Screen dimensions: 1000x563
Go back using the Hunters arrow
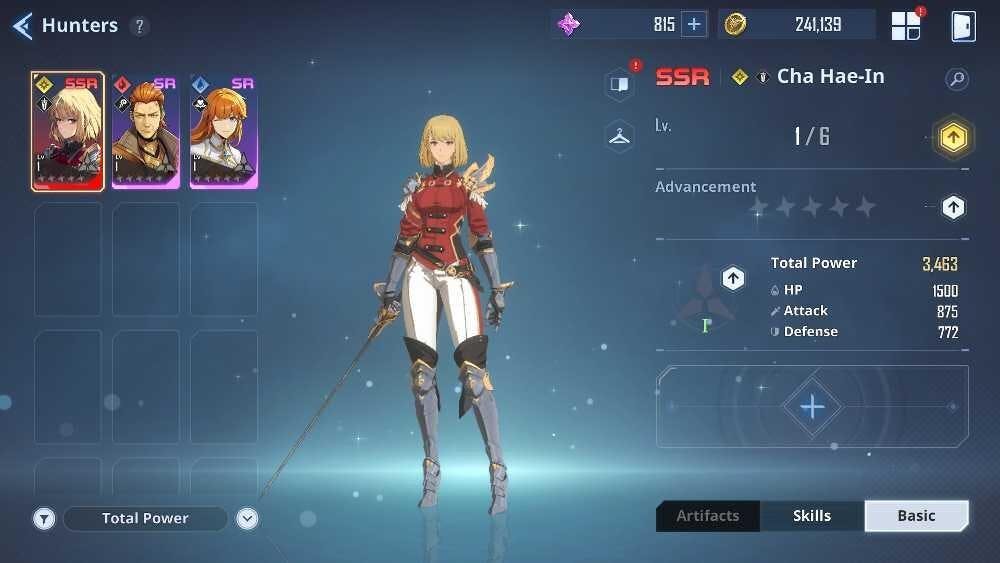click(x=22, y=26)
